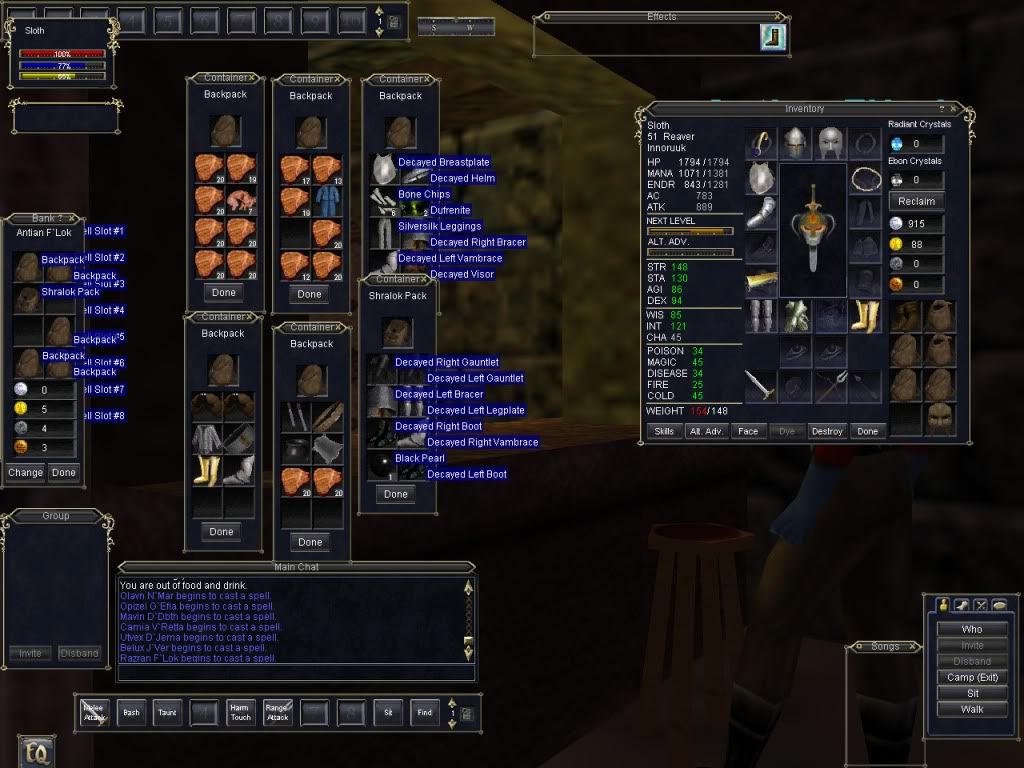1024x768 pixels.
Task: Reclaim crystals with the Reclaim button
Action: (x=916, y=201)
